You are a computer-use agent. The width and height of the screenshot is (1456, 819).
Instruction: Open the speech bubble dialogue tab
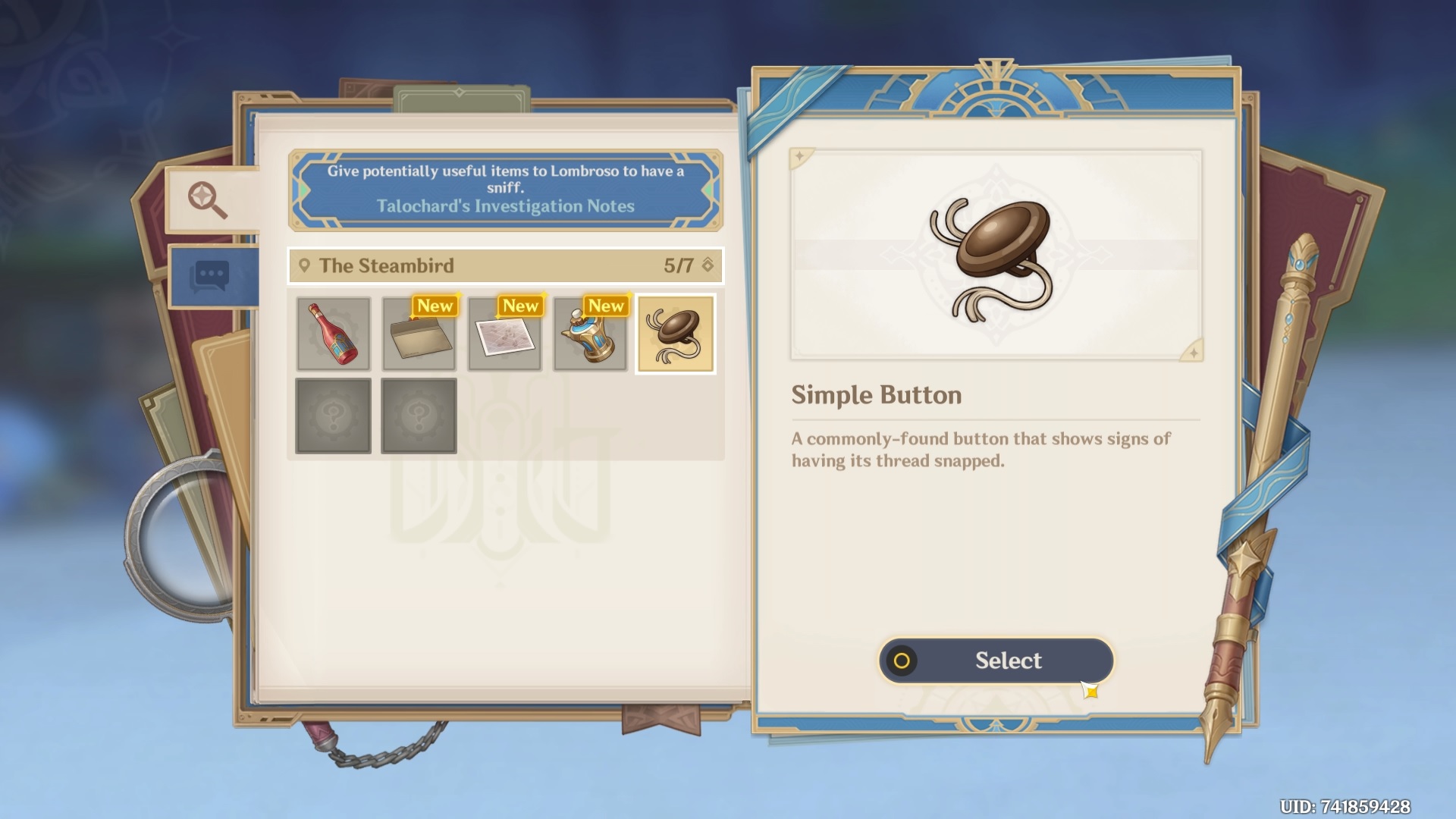point(212,276)
